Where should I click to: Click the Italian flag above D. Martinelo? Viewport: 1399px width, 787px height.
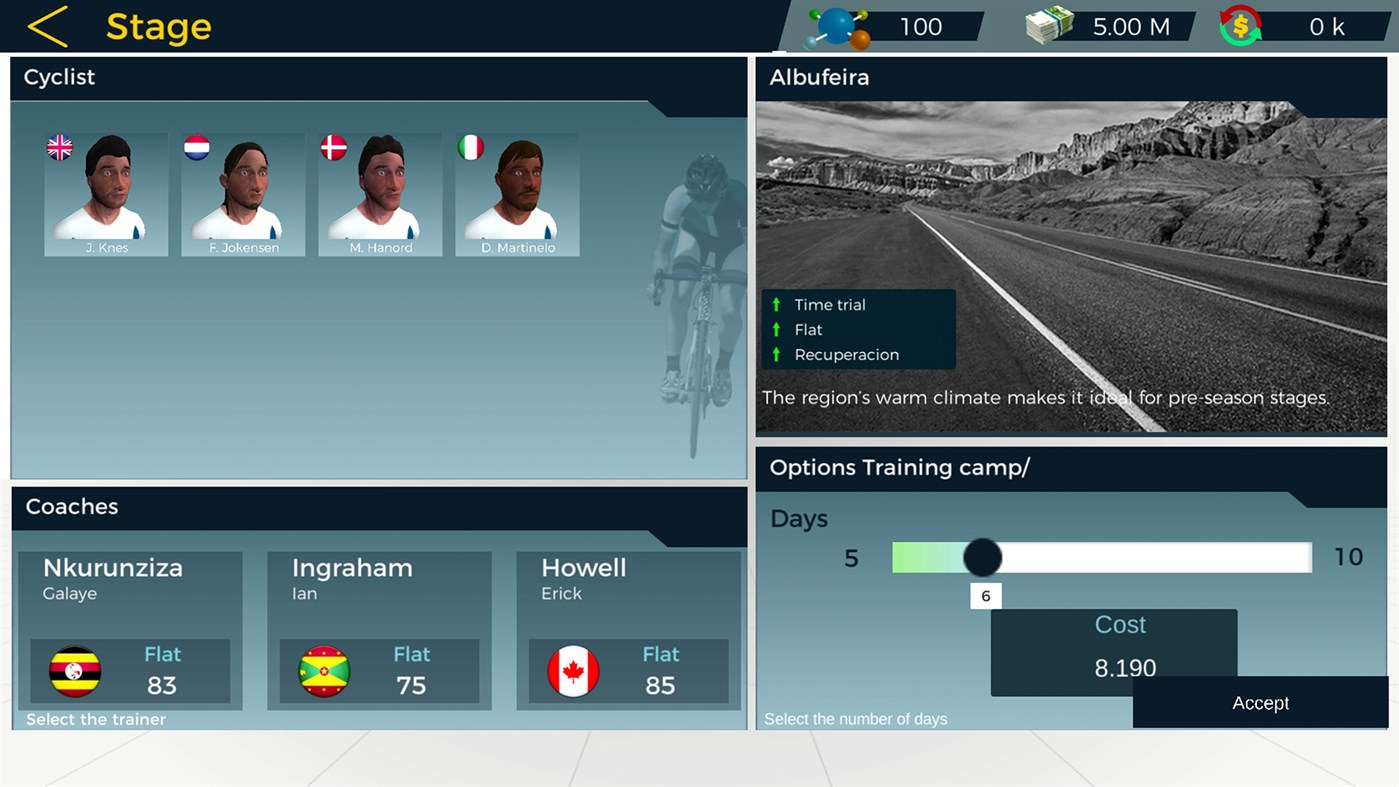point(470,147)
